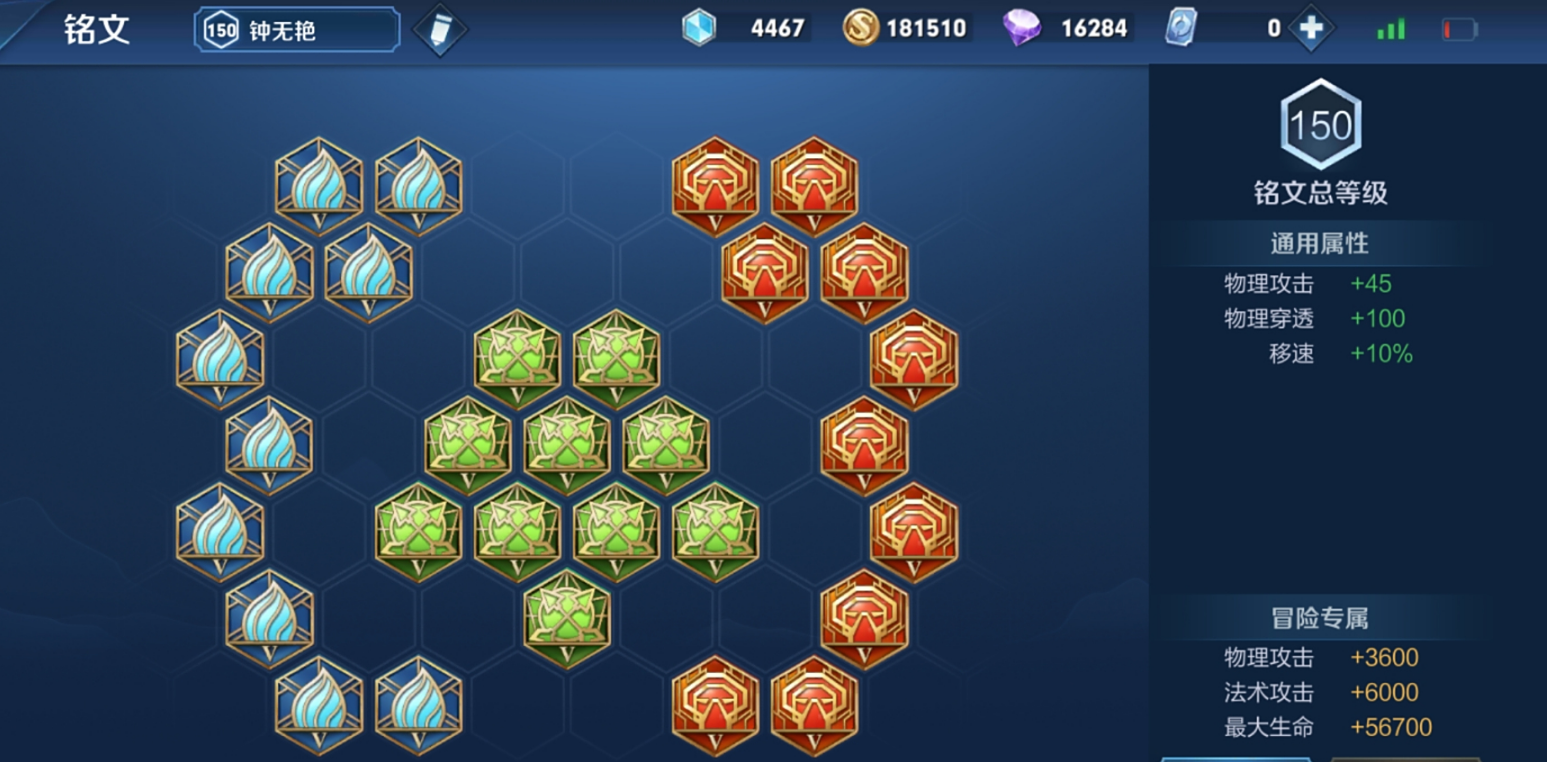
Task: Open the 钟无艳 rune page selector
Action: click(297, 30)
